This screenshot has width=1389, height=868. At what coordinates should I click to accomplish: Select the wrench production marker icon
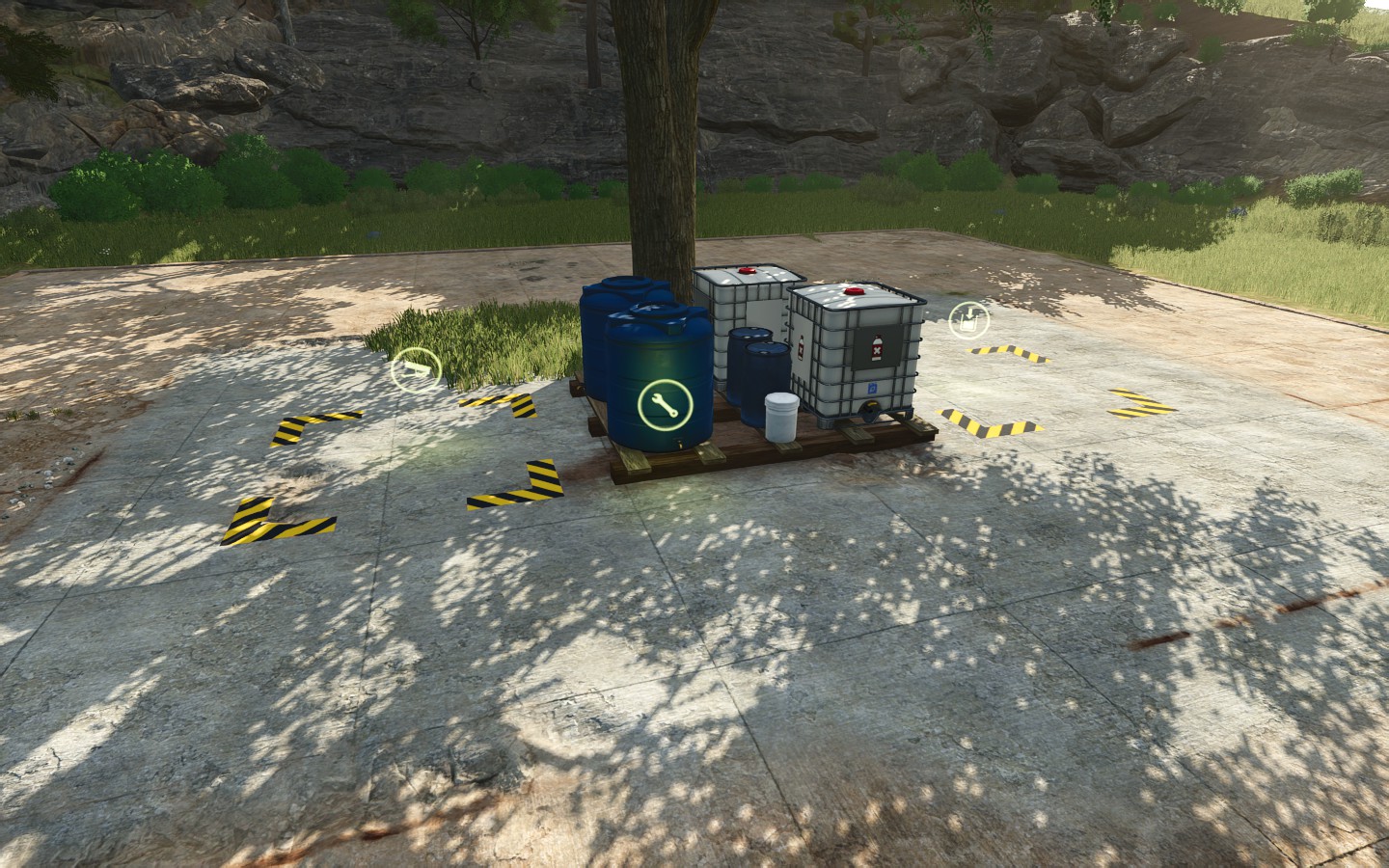664,405
